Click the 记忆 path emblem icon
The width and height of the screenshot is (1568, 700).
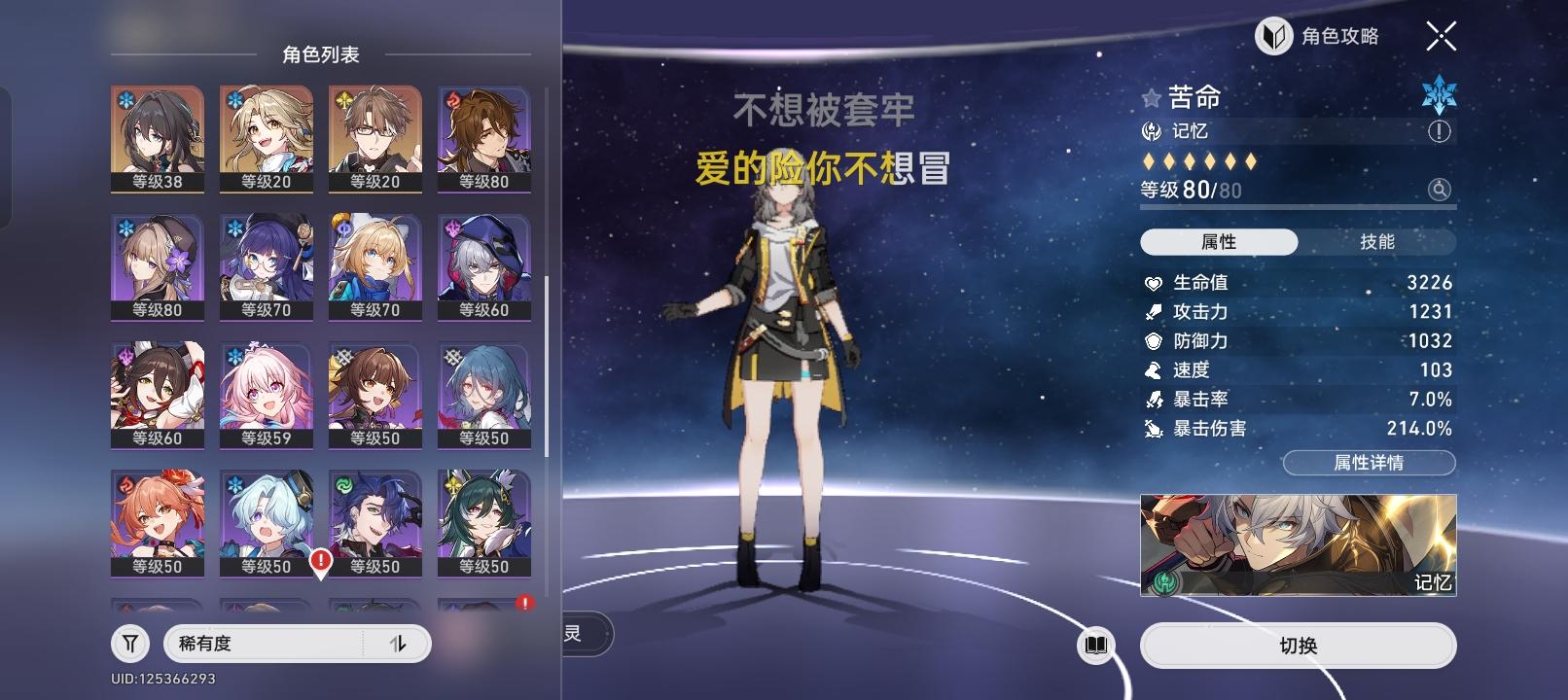(1151, 130)
